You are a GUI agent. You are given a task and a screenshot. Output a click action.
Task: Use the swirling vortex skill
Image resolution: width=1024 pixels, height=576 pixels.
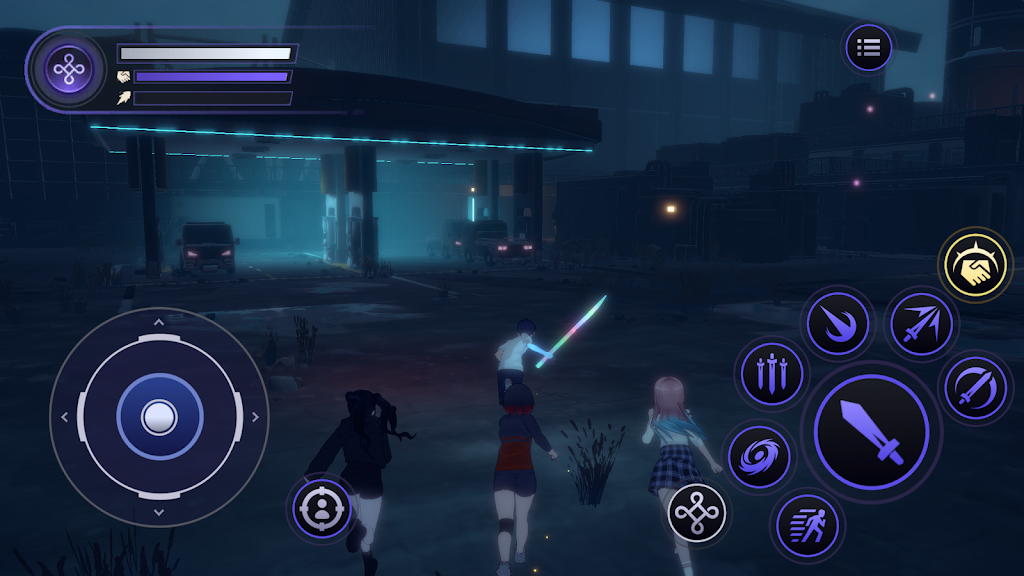(757, 459)
